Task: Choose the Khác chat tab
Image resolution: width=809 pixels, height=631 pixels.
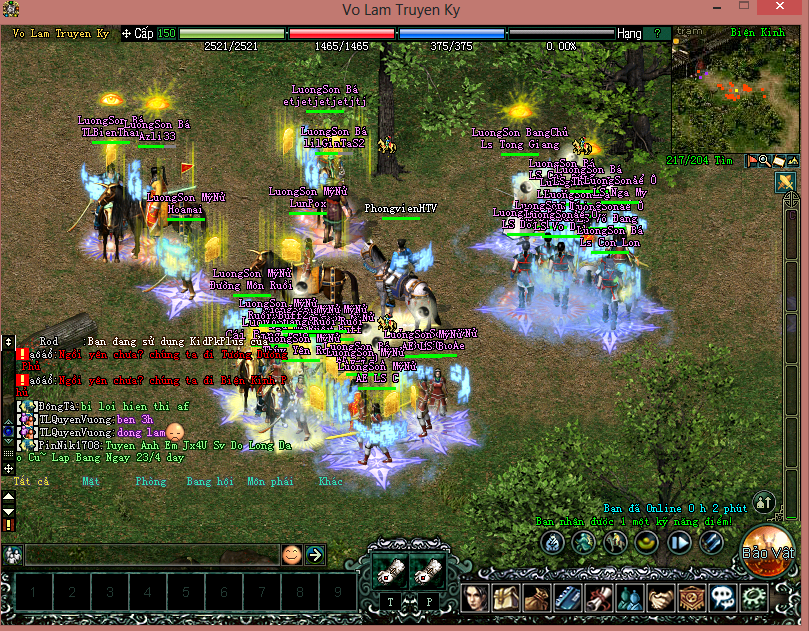Action: 330,481
